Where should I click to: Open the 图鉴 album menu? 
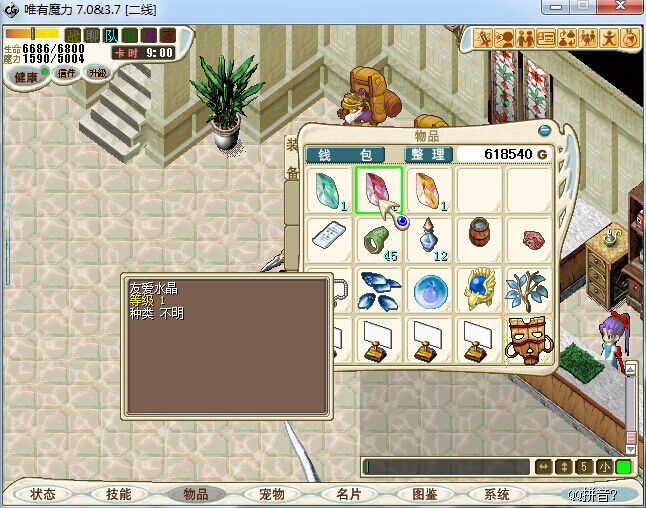click(x=424, y=494)
